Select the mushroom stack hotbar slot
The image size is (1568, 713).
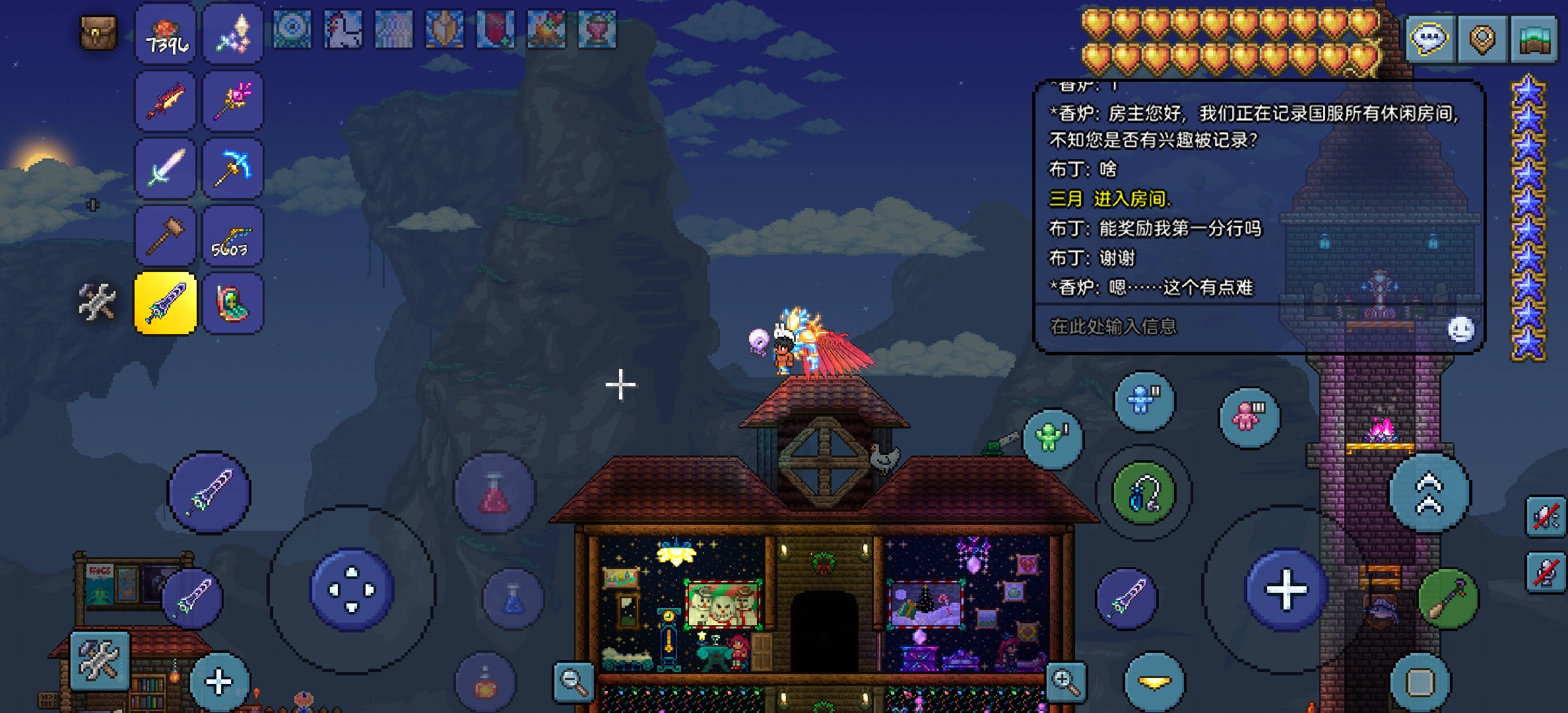pos(166,34)
